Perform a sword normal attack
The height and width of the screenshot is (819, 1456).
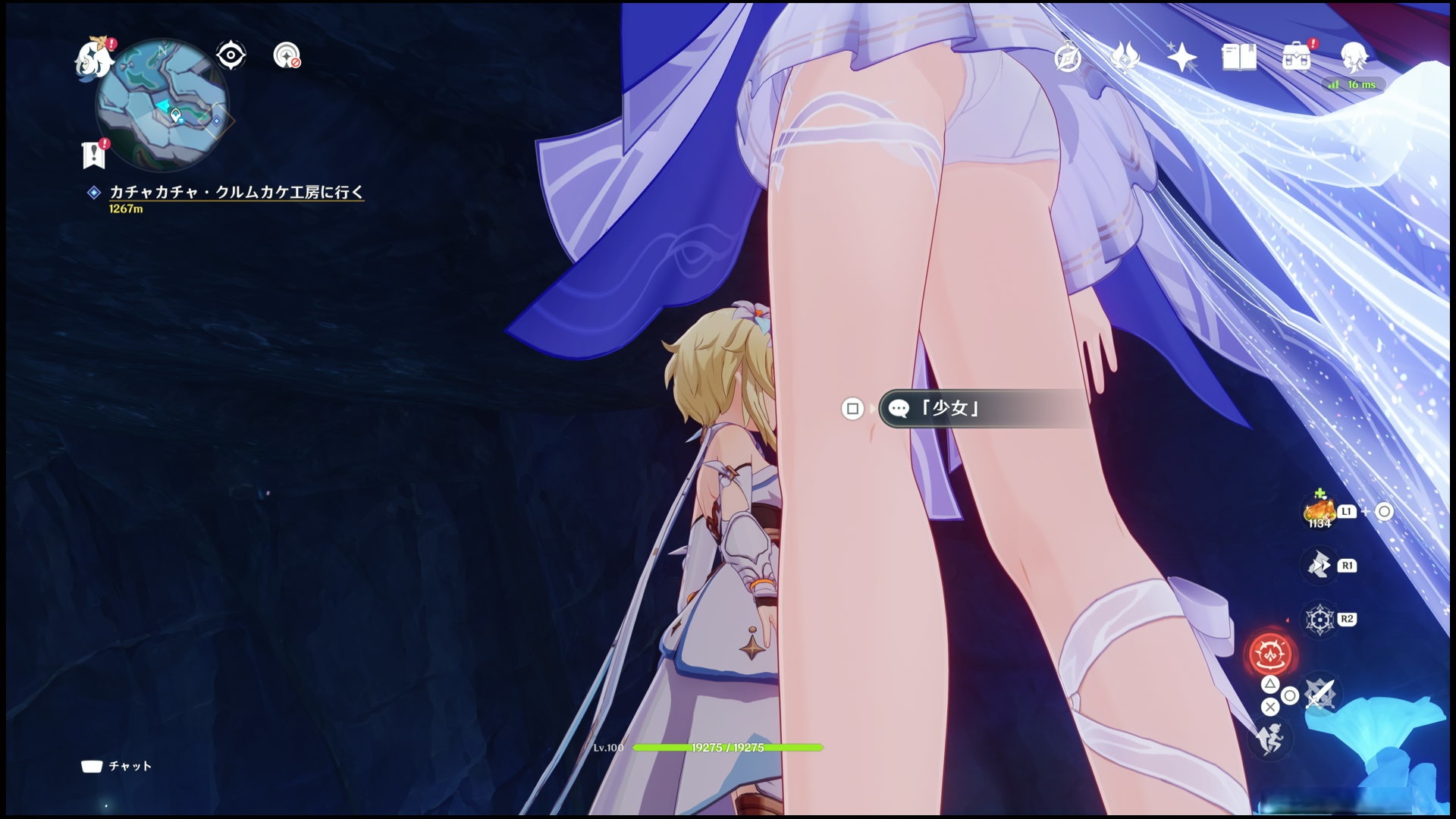1319,694
